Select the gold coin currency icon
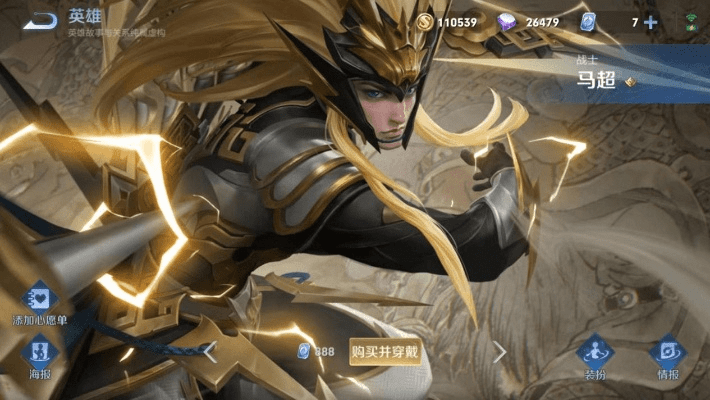 [x=424, y=22]
